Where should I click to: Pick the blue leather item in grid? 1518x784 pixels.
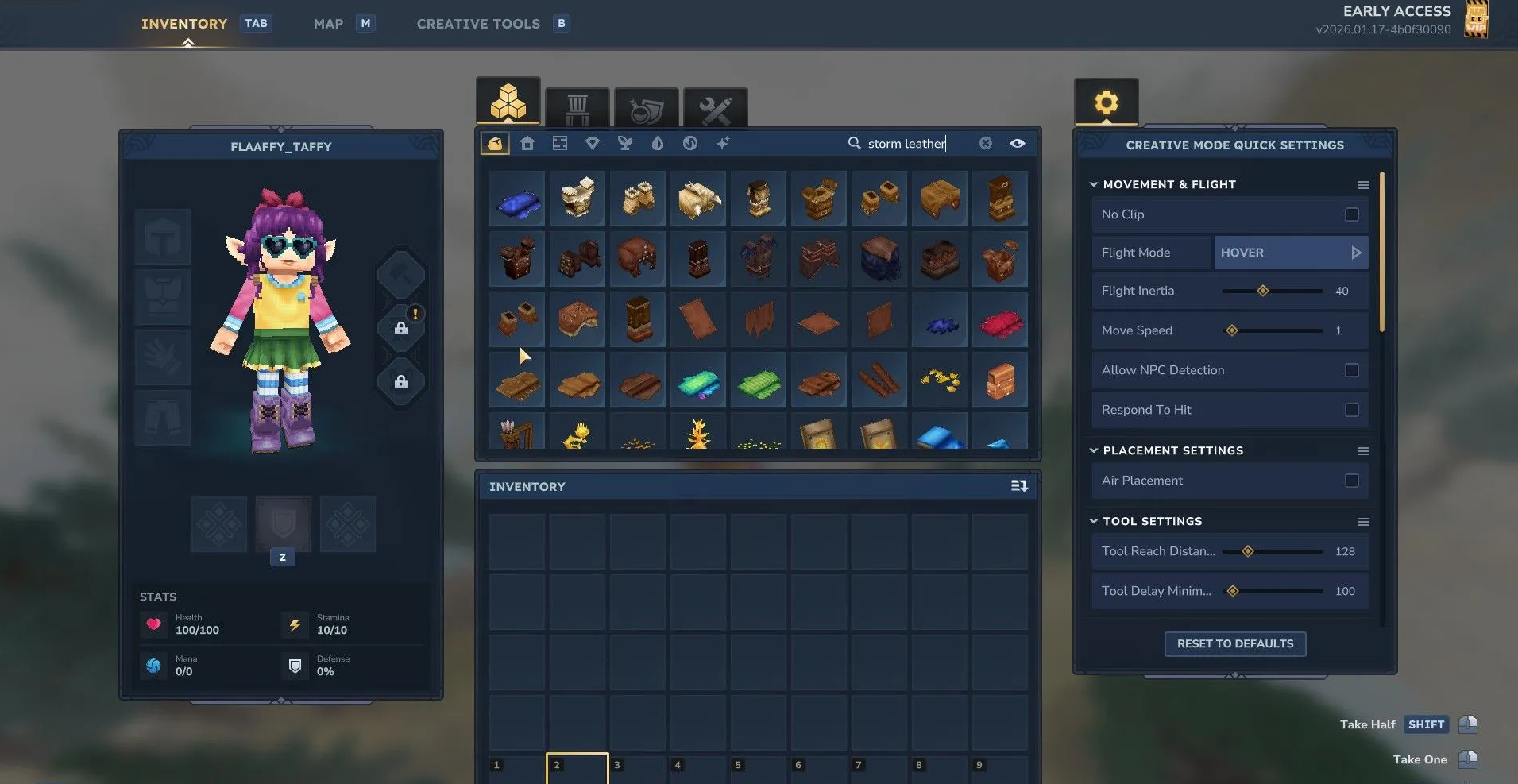coord(517,200)
